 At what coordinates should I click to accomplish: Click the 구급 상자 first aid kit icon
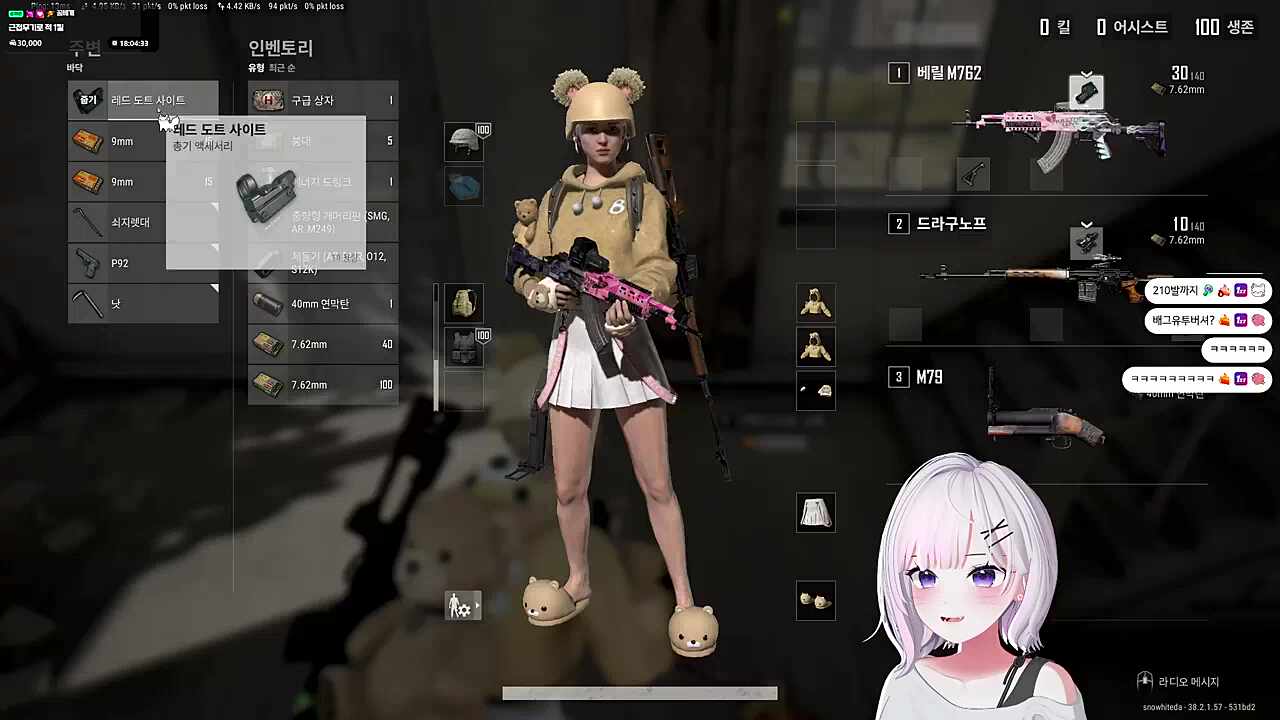(266, 99)
